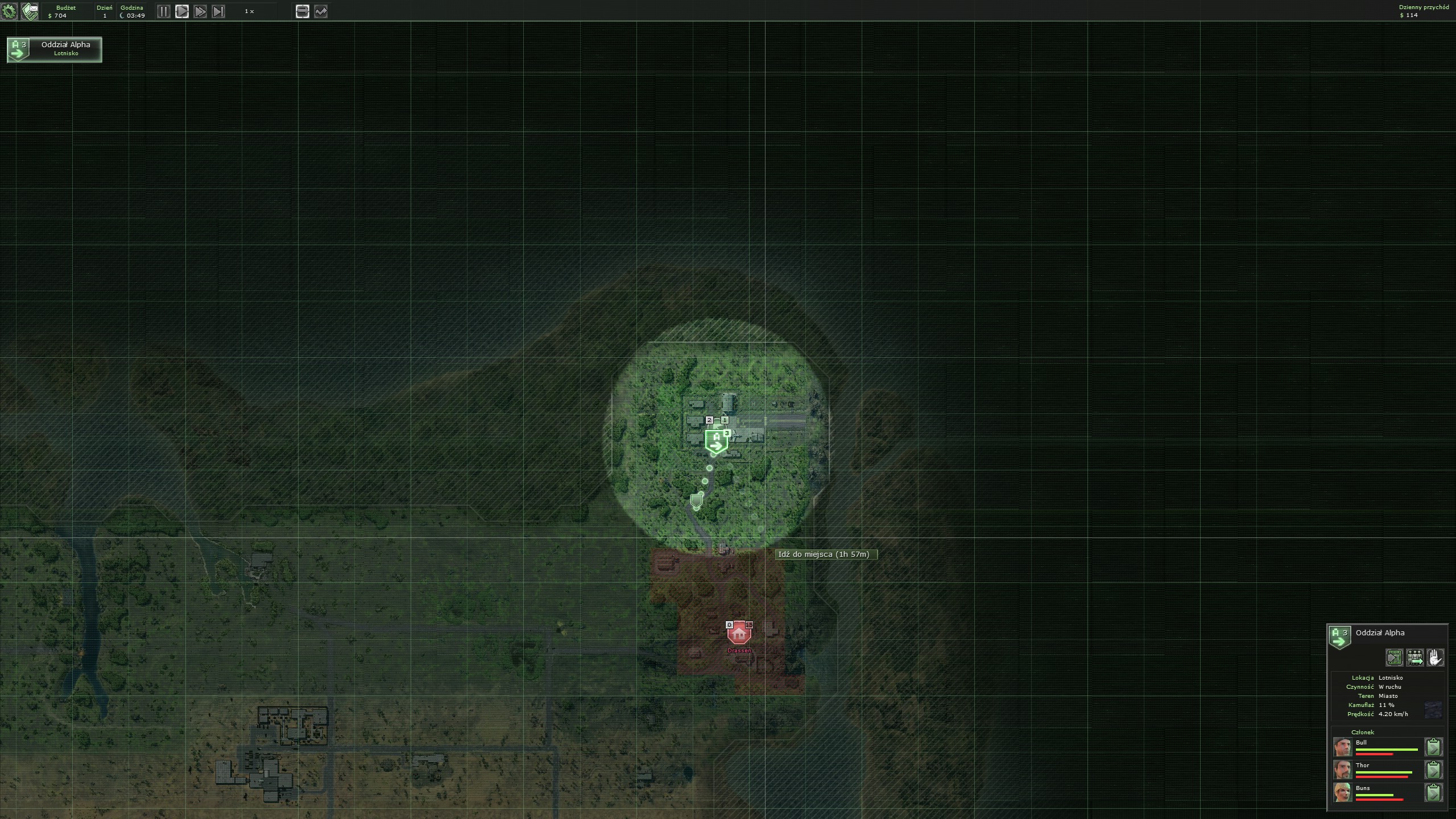Image resolution: width=1456 pixels, height=819 pixels.
Task: Open the gear settings menu
Action: pos(10,11)
